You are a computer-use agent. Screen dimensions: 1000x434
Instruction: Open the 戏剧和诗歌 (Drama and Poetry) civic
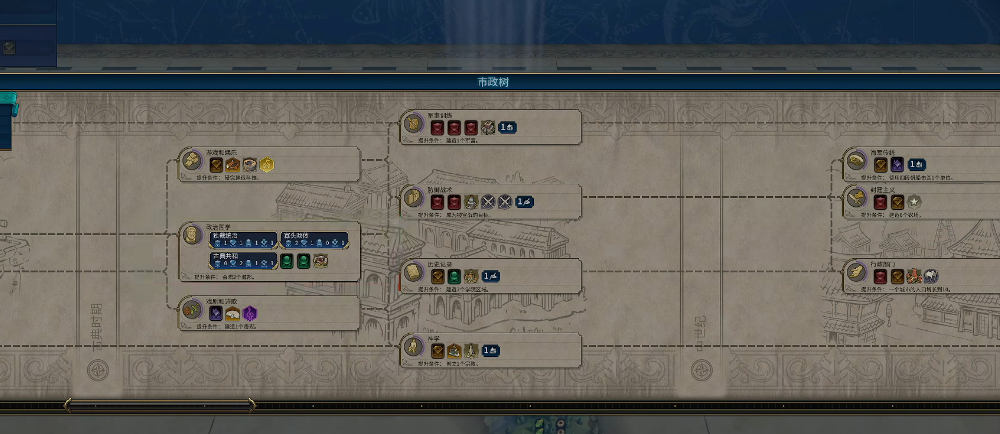(192, 309)
